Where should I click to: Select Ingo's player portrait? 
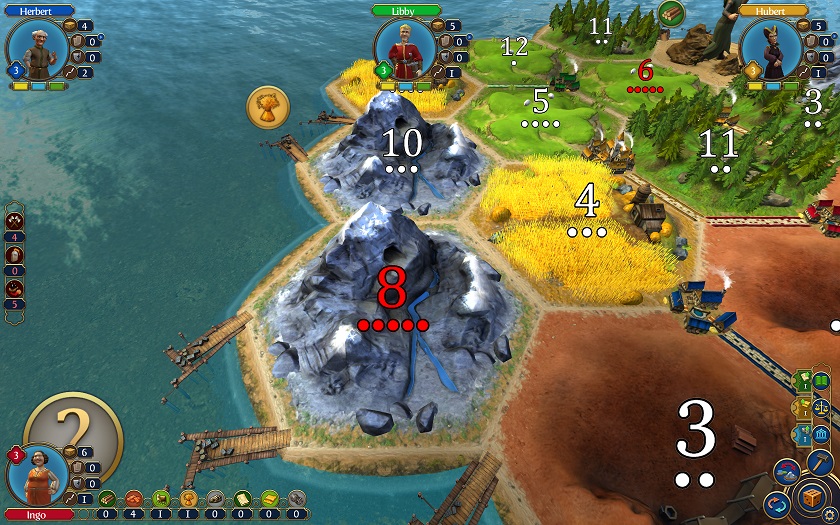37,475
